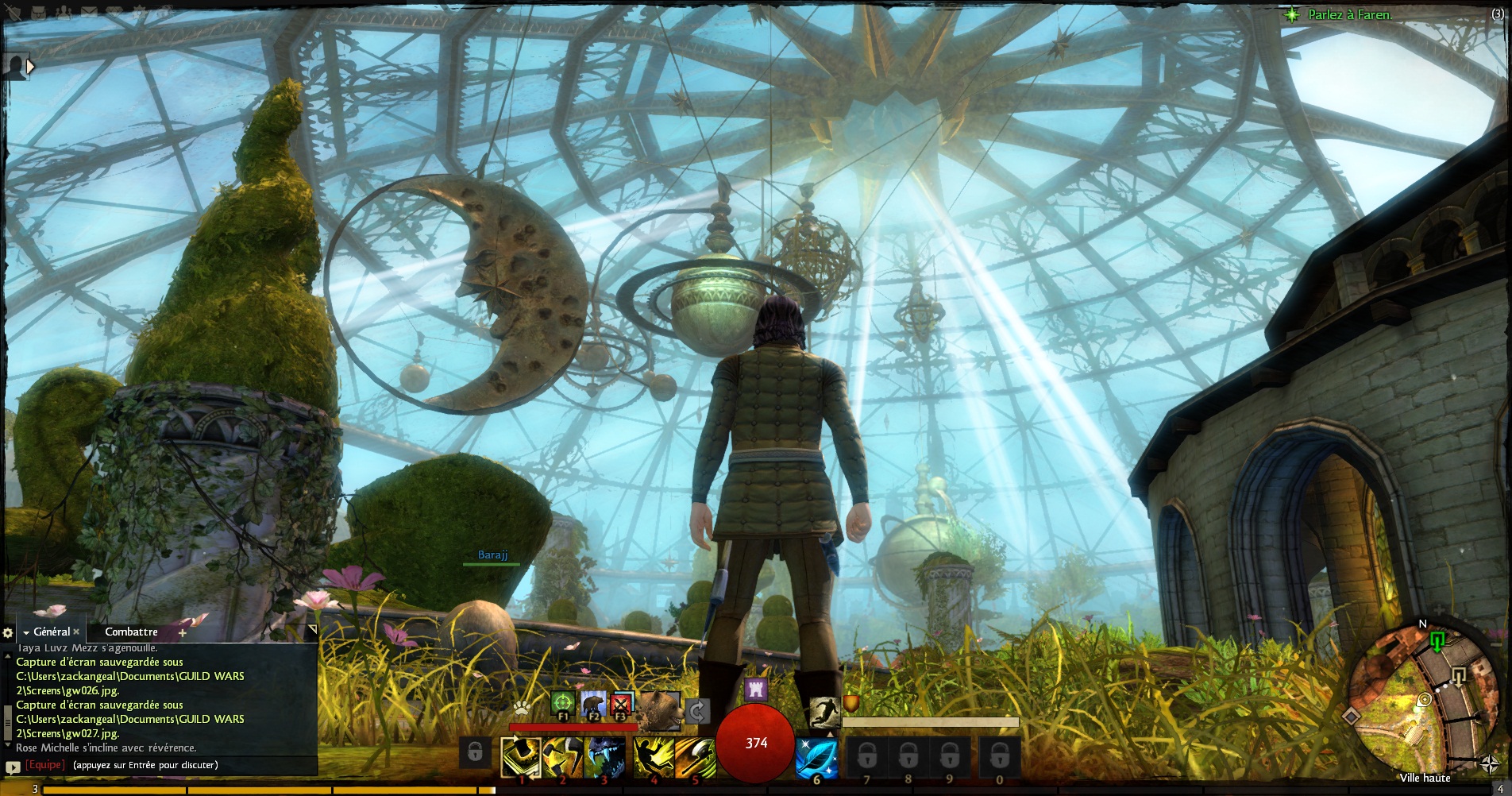Close the Général chat tab
This screenshot has width=1512, height=796.
click(76, 632)
